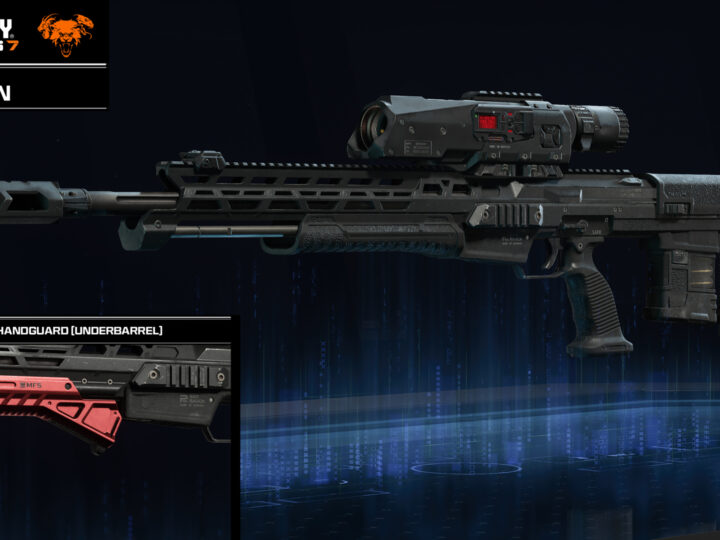Click the orange beast emblem icon

click(x=65, y=32)
